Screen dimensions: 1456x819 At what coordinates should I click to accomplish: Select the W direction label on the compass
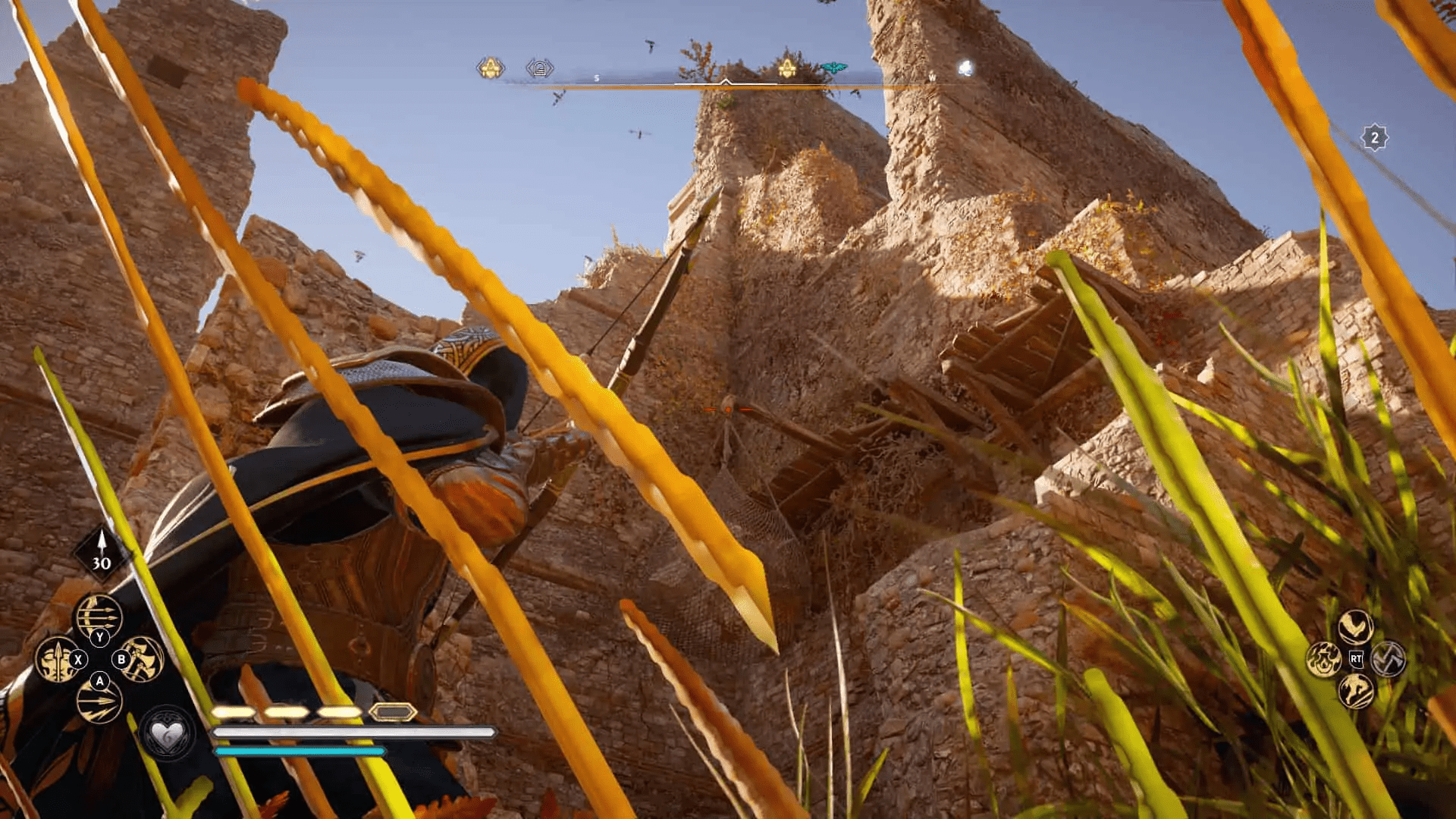pyautogui.click(x=932, y=77)
